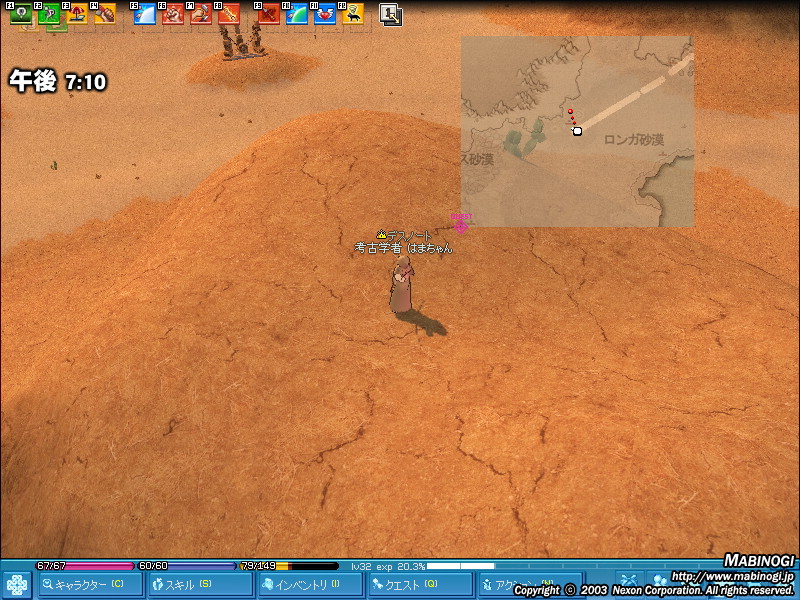
Task: Use the F10 blue-green skill icon
Action: [296, 14]
